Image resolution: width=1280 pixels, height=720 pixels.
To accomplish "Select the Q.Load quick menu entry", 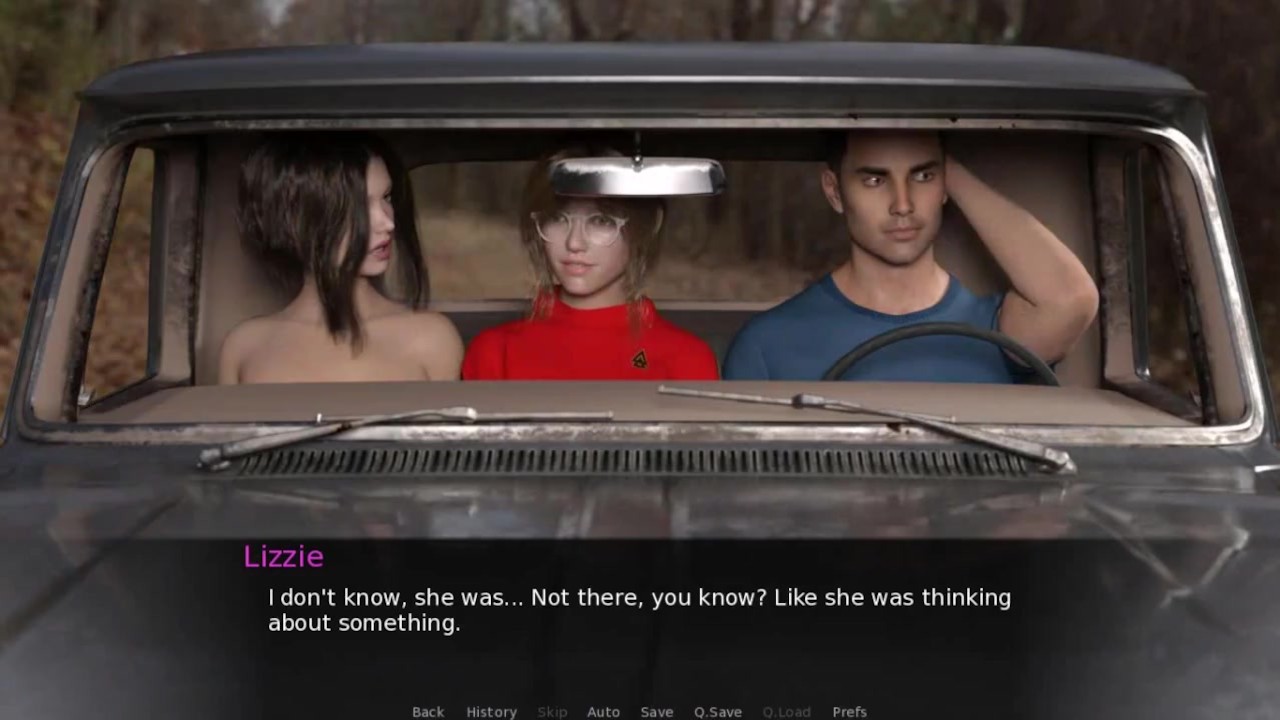I will pyautogui.click(x=785, y=711).
